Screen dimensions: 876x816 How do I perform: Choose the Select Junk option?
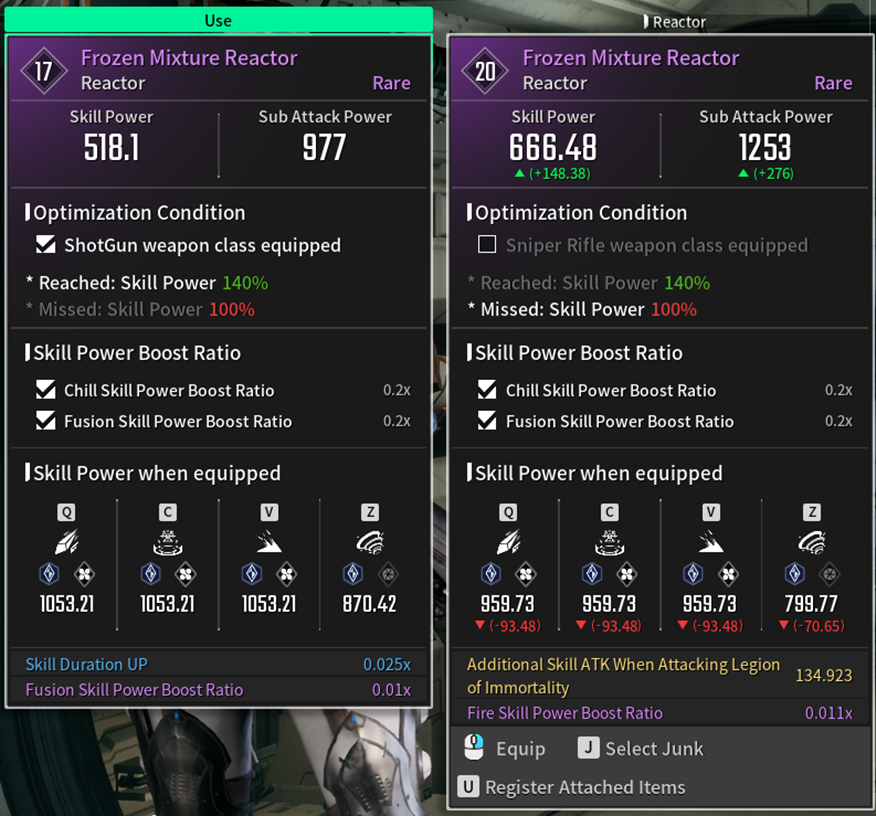pyautogui.click(x=640, y=748)
